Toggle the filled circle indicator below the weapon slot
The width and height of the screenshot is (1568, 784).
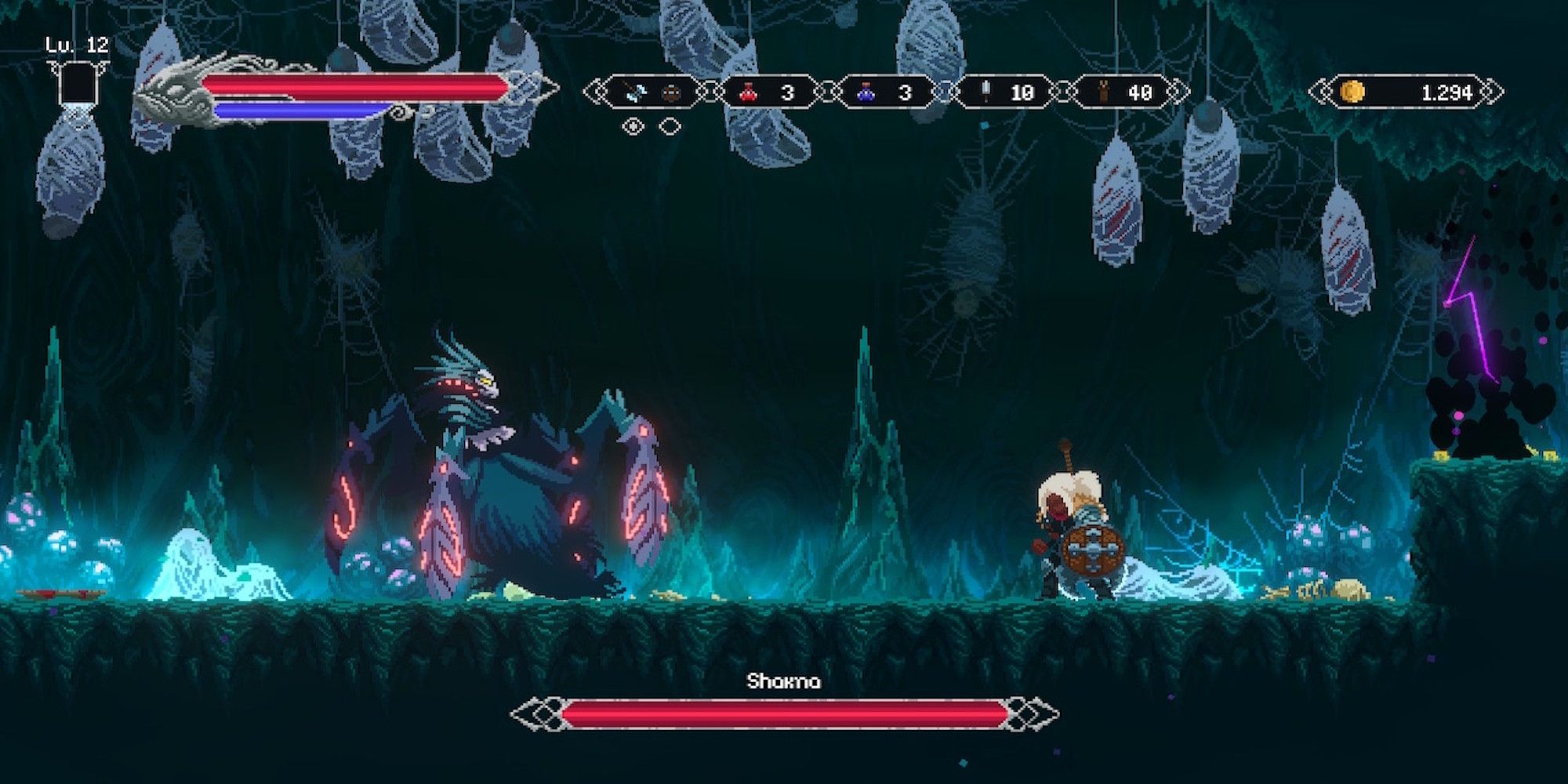[x=633, y=126]
